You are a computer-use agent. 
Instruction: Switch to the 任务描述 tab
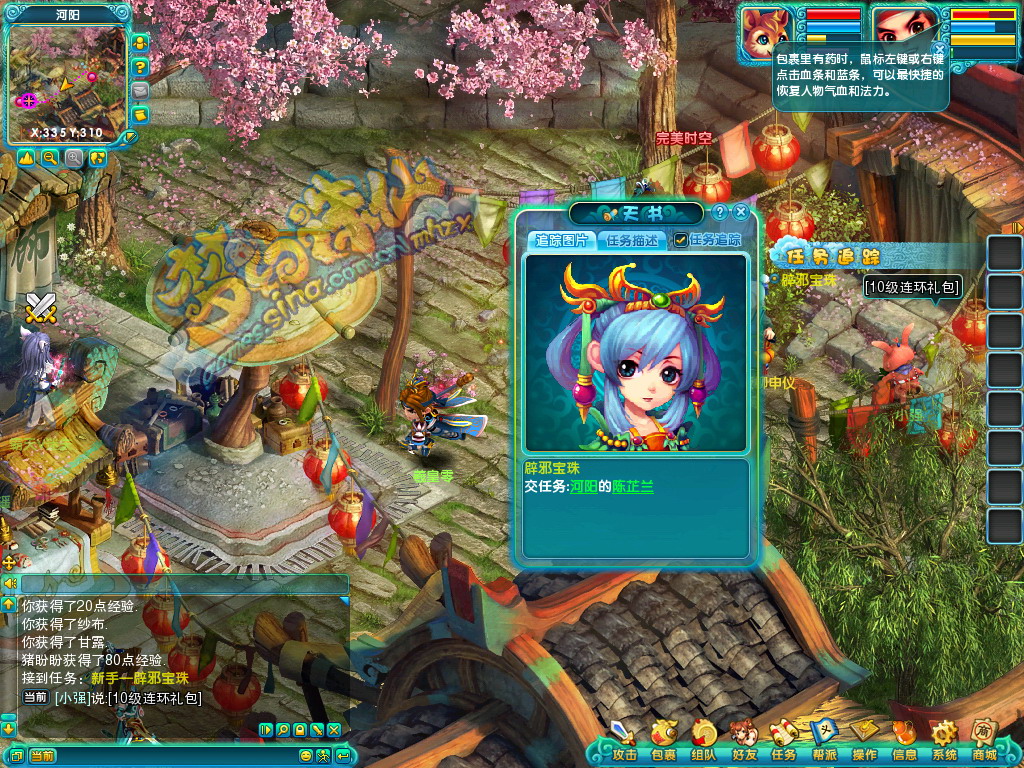(x=632, y=240)
